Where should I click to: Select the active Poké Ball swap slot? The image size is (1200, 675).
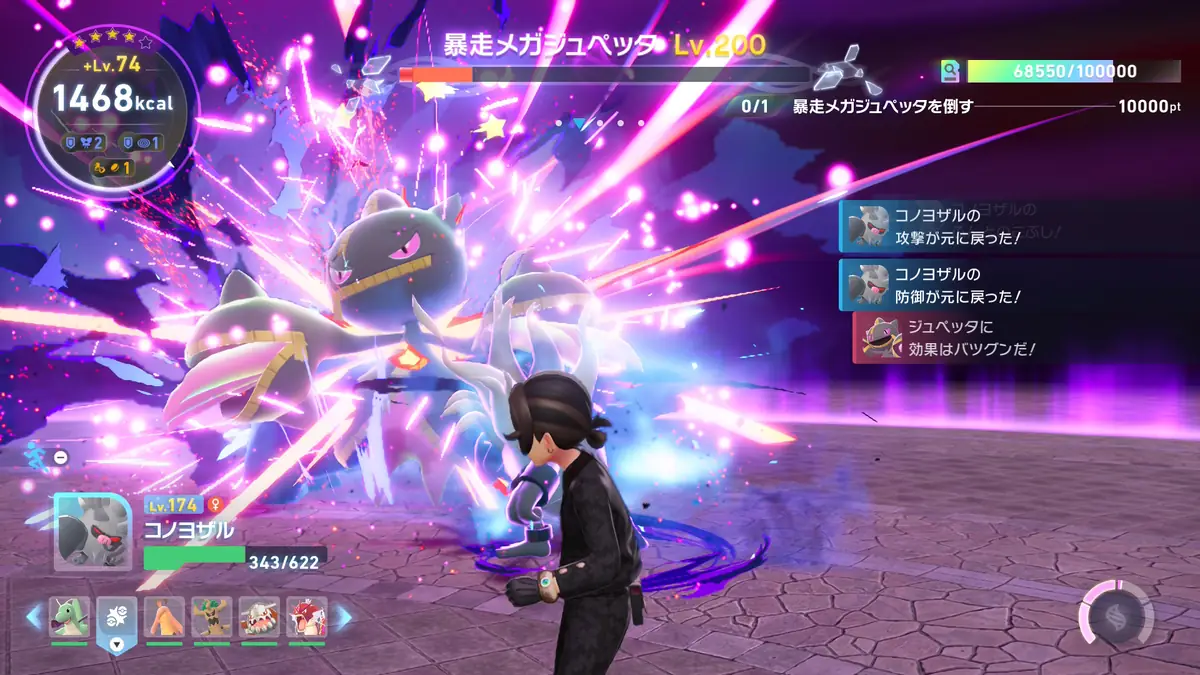[117, 622]
